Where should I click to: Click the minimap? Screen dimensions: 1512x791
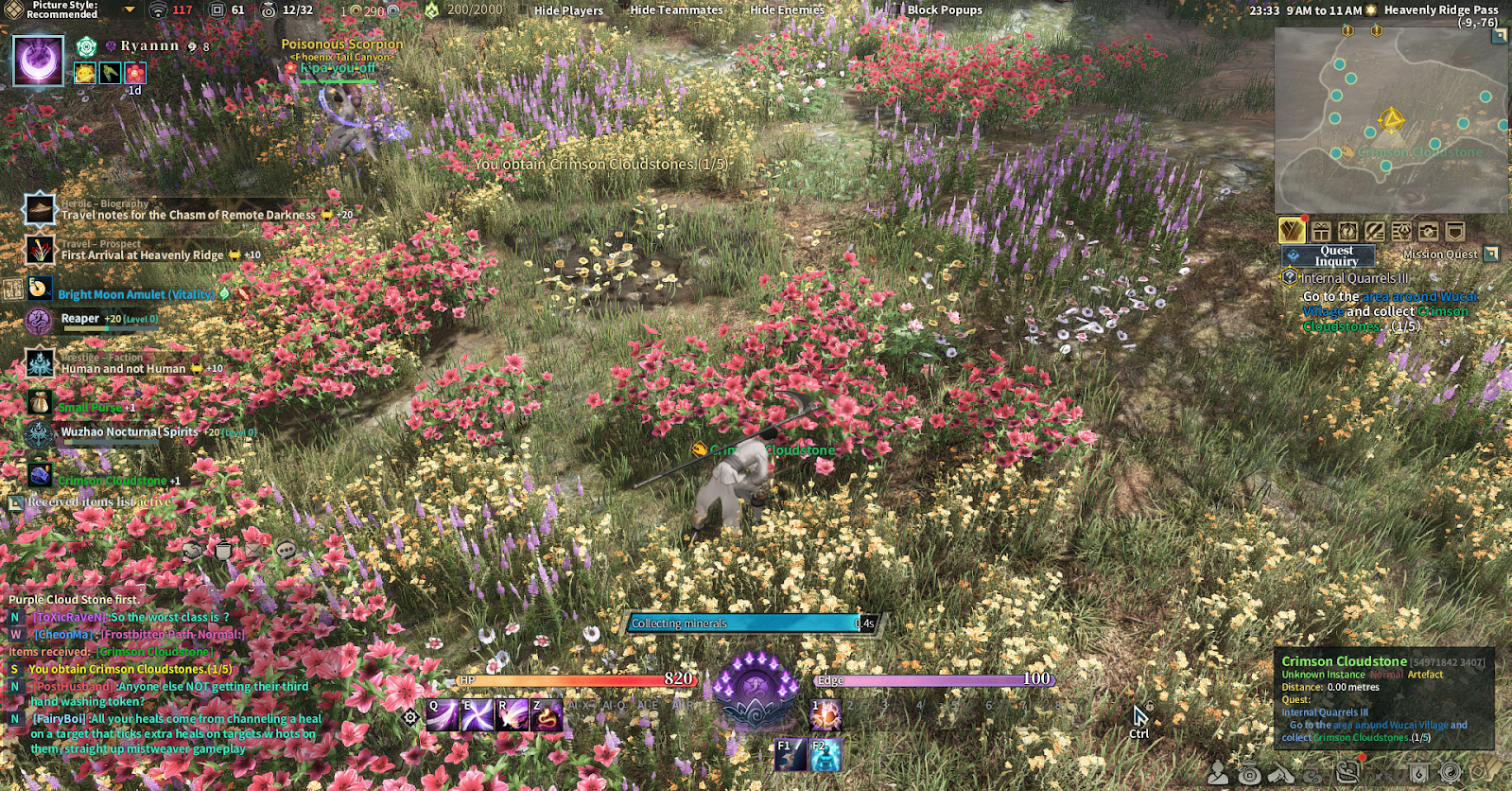1390,120
